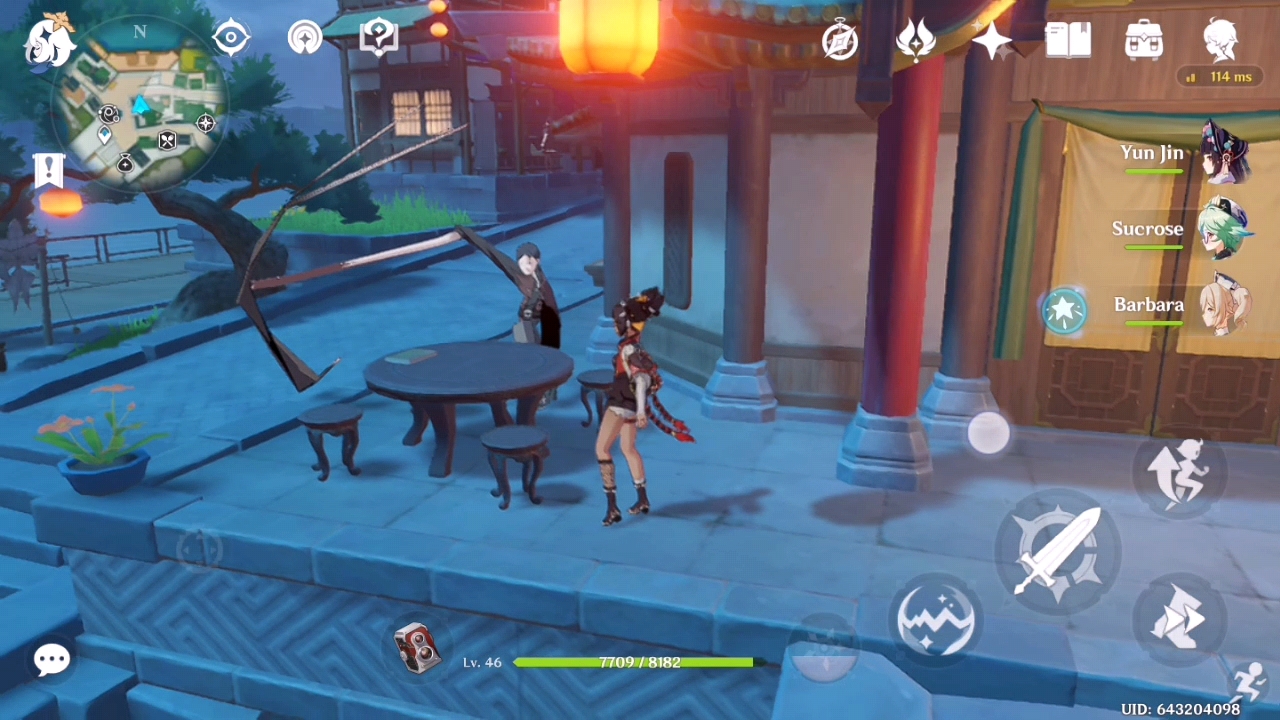This screenshot has height=720, width=1280.
Task: Open the Wish menu star icon
Action: [993, 40]
